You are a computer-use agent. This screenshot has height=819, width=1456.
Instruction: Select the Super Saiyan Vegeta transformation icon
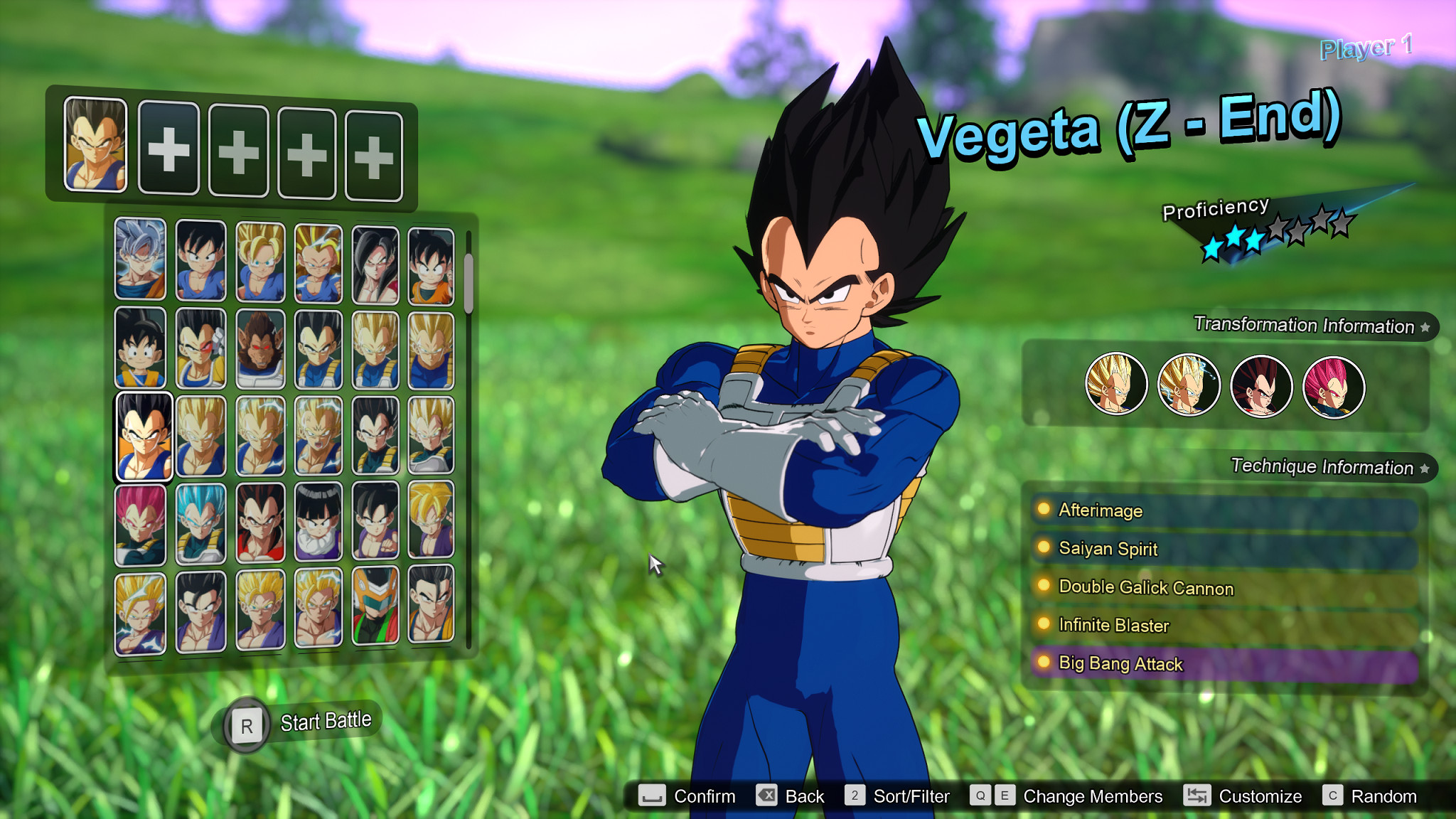1115,385
